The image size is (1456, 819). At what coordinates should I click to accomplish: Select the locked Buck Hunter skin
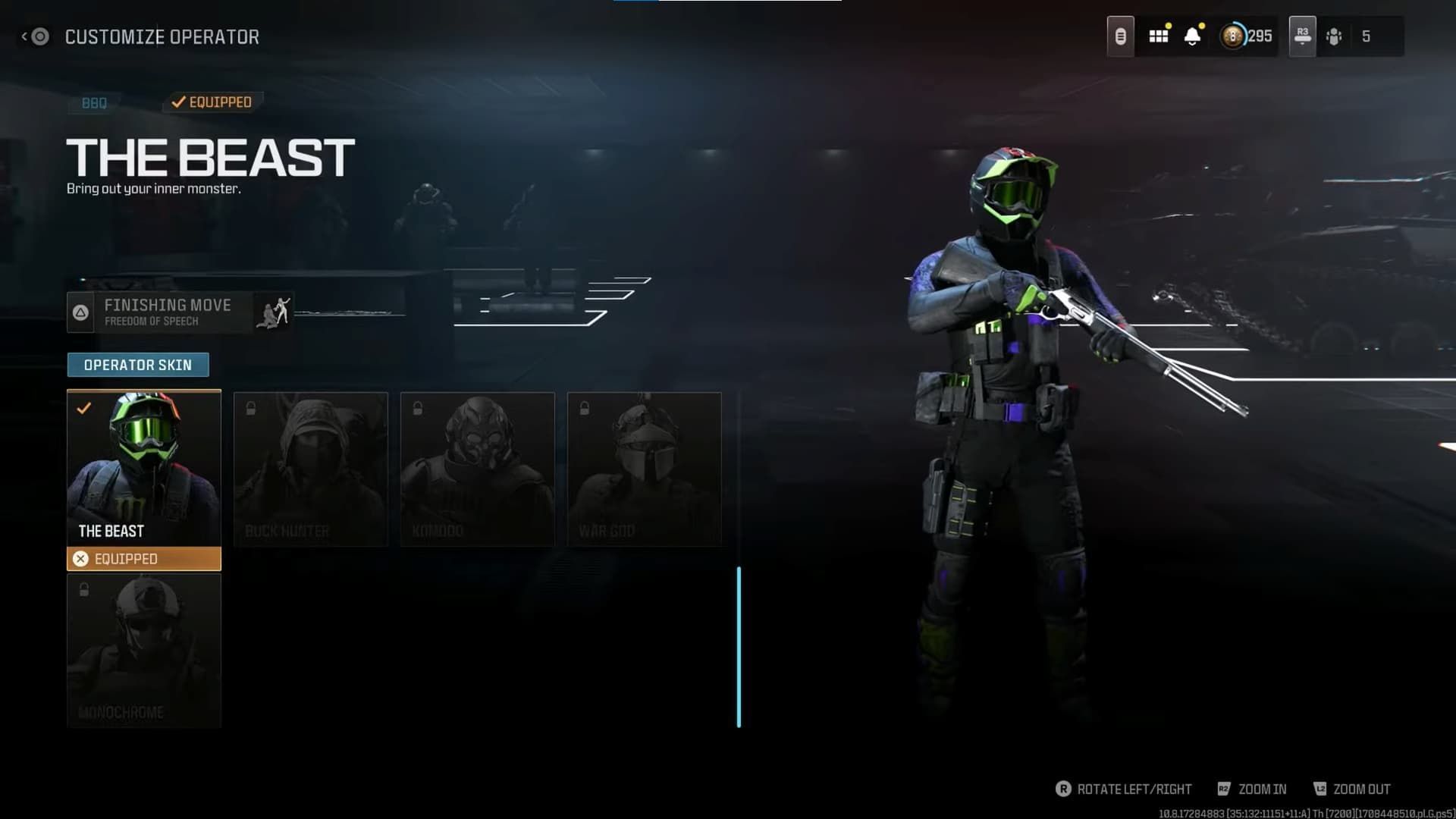pyautogui.click(x=311, y=469)
